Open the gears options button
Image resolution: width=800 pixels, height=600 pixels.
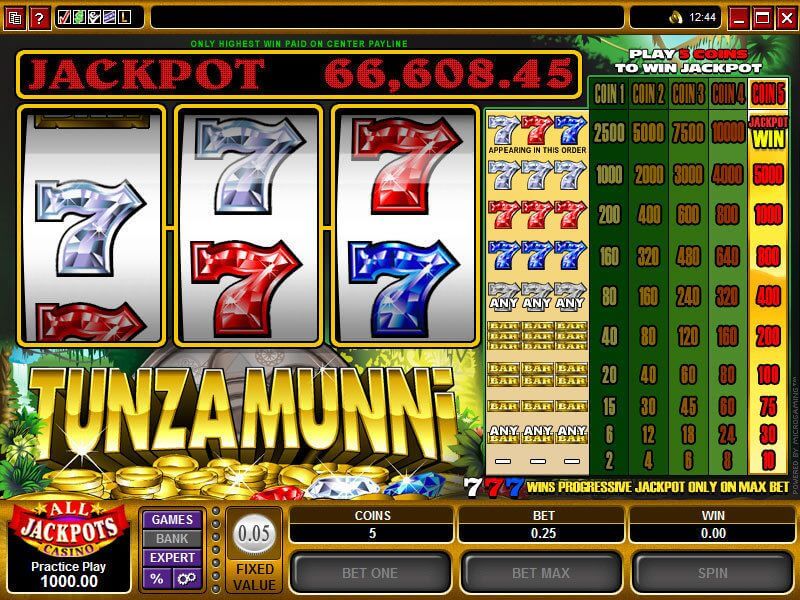186,578
